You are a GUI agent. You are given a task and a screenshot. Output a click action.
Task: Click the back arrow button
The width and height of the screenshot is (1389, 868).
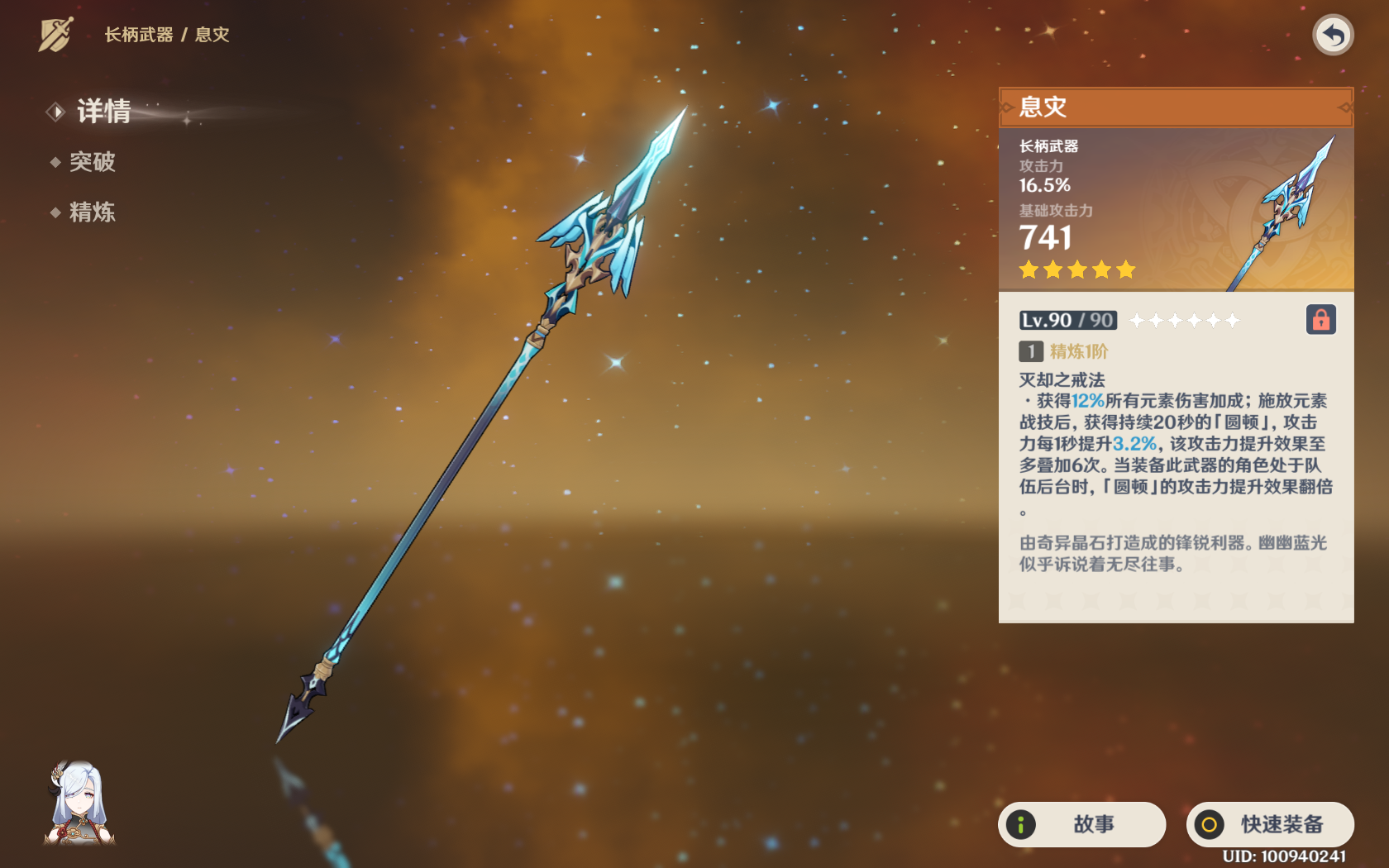coord(1332,36)
